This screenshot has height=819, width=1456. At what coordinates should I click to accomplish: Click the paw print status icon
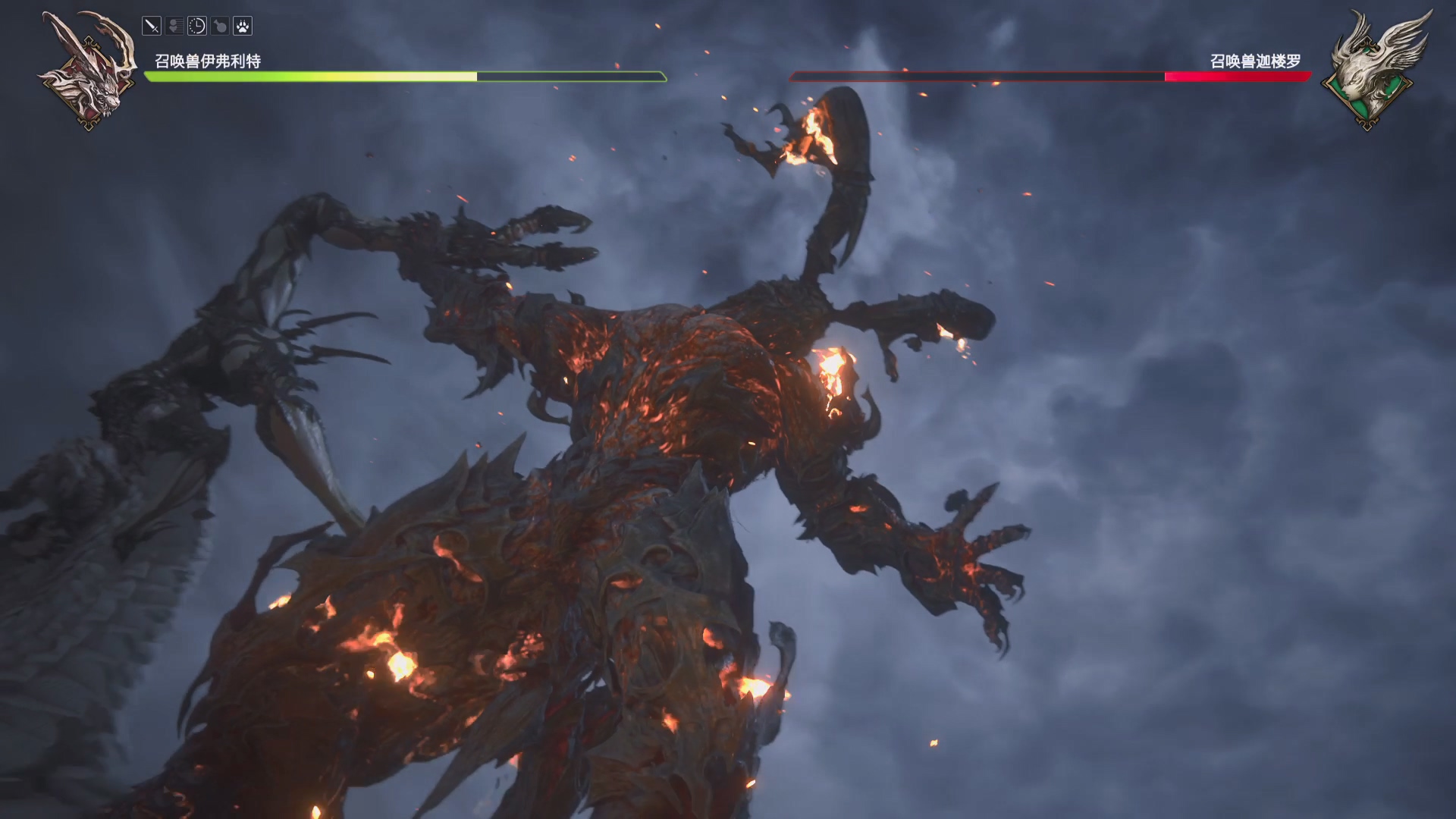tap(243, 27)
